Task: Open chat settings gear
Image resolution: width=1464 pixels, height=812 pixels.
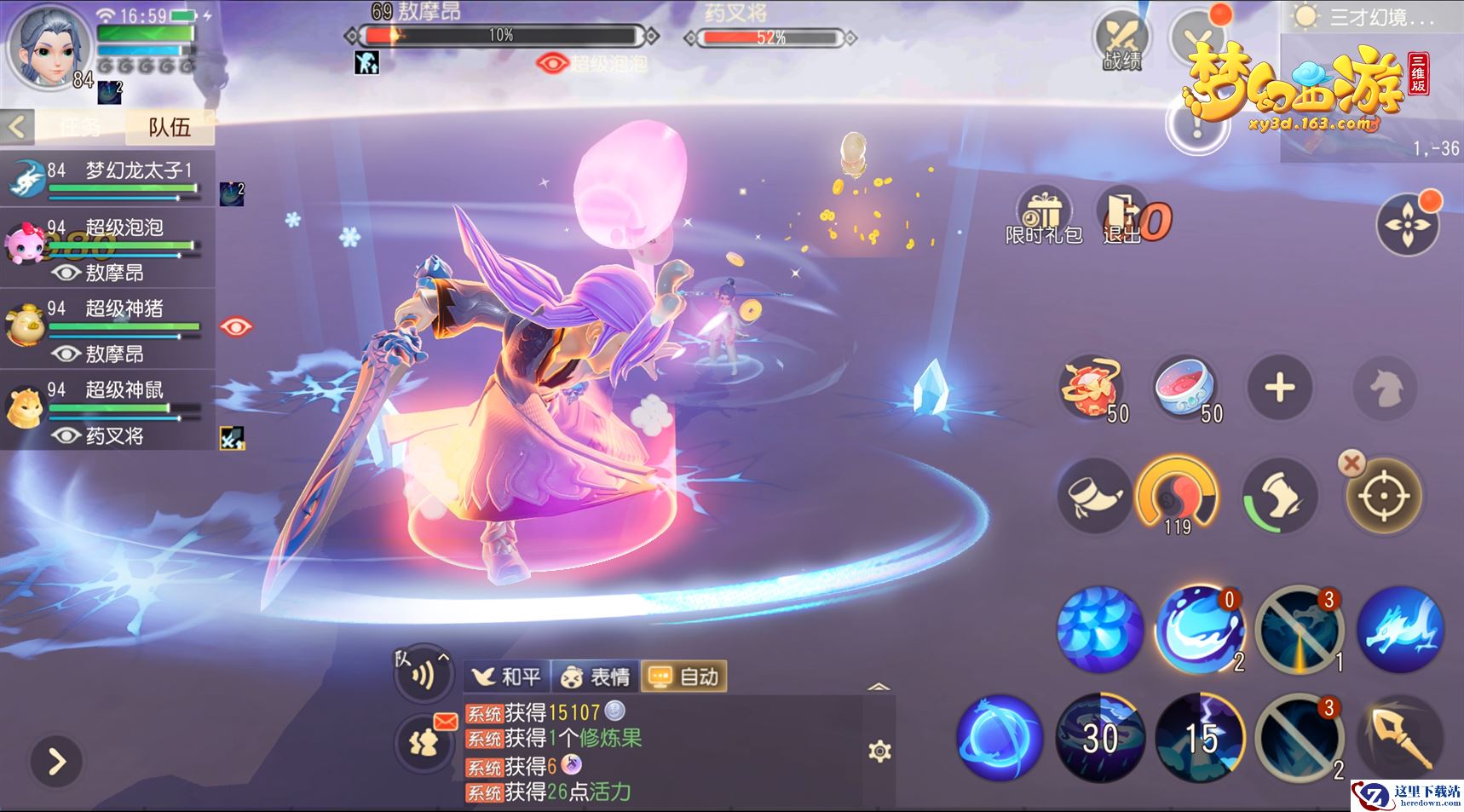Action: [x=879, y=751]
